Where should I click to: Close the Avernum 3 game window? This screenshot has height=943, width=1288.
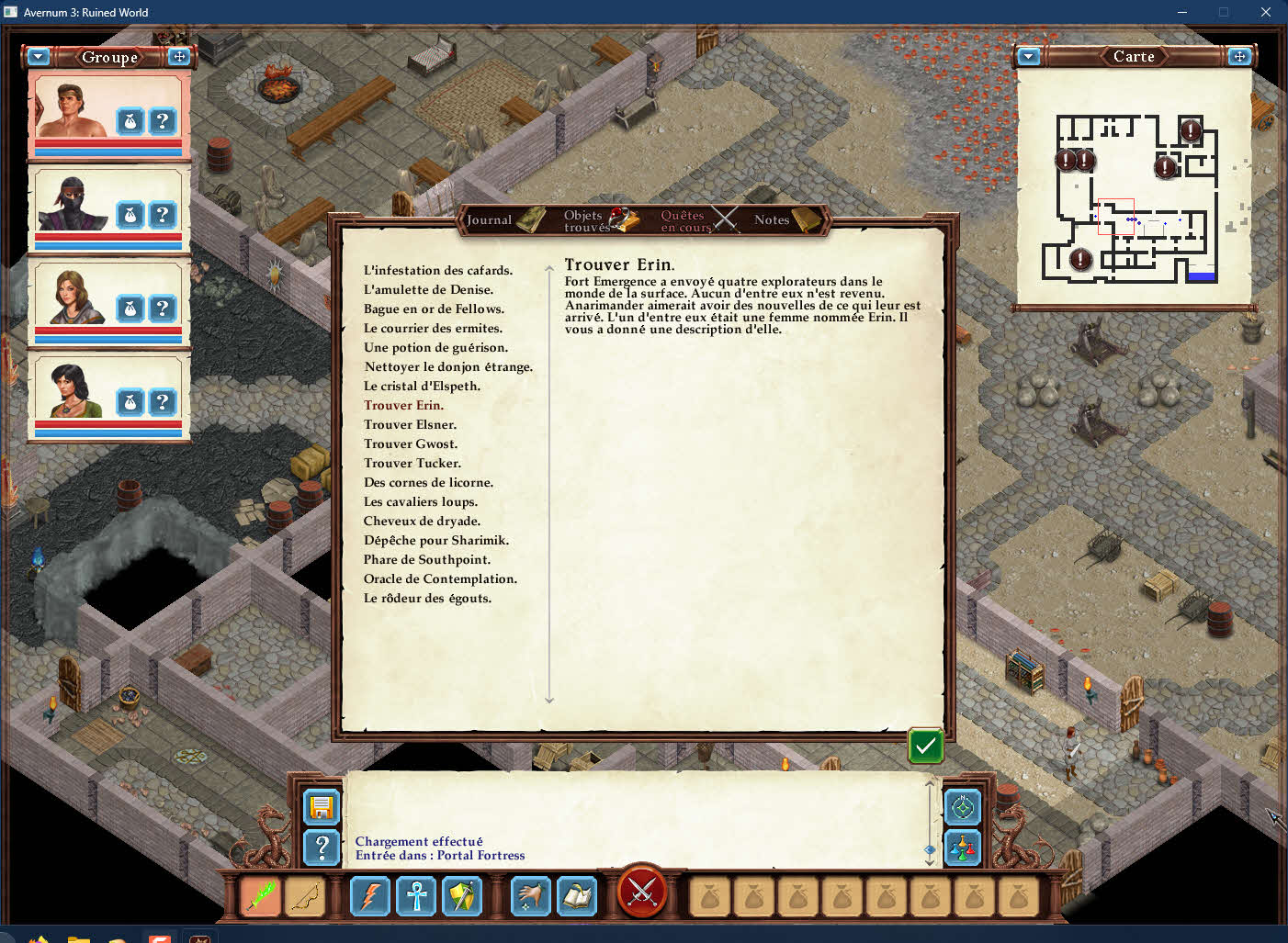point(1265,12)
